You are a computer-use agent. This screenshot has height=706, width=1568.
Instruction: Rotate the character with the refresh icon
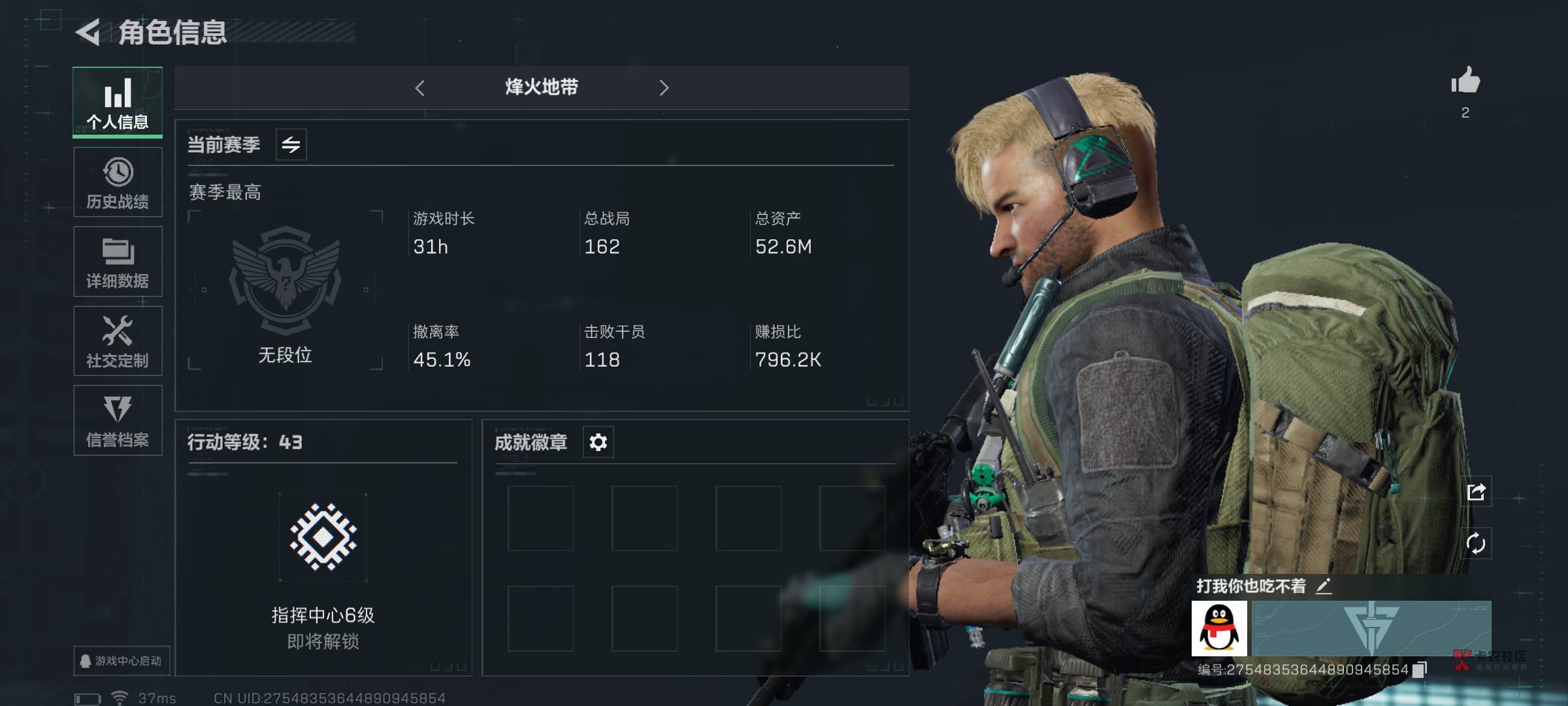1476,543
